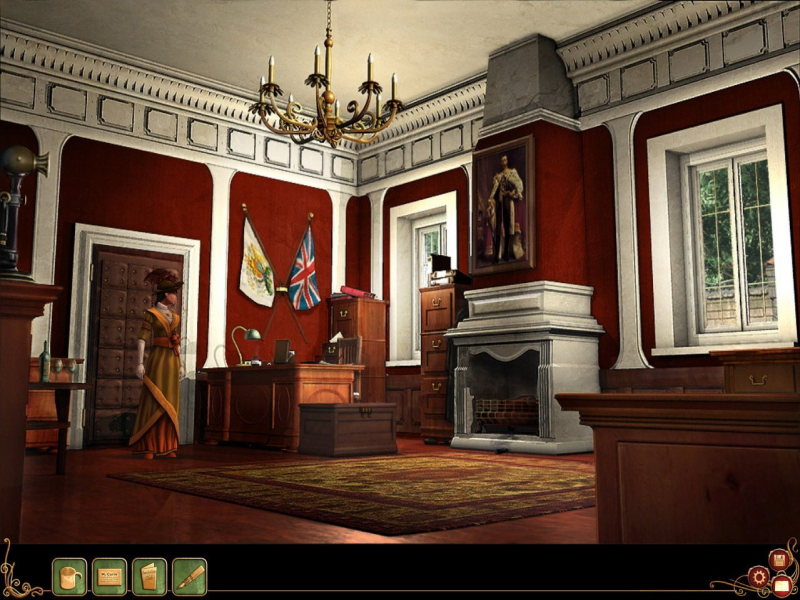Screen dimensions: 800x600
Task: Choose the invitation booklet inventory item
Action: coord(149,576)
